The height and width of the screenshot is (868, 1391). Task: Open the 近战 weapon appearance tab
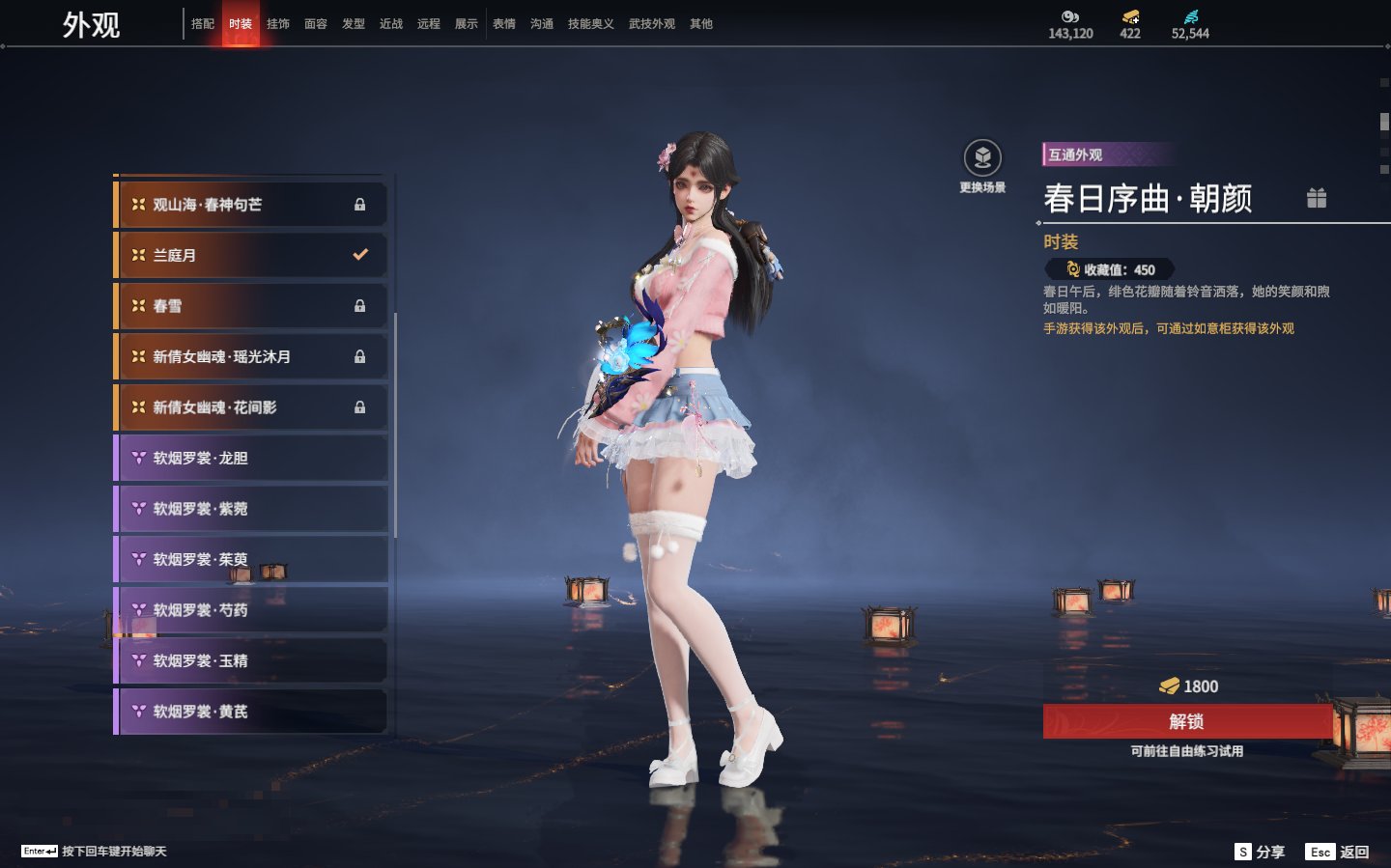[x=391, y=24]
